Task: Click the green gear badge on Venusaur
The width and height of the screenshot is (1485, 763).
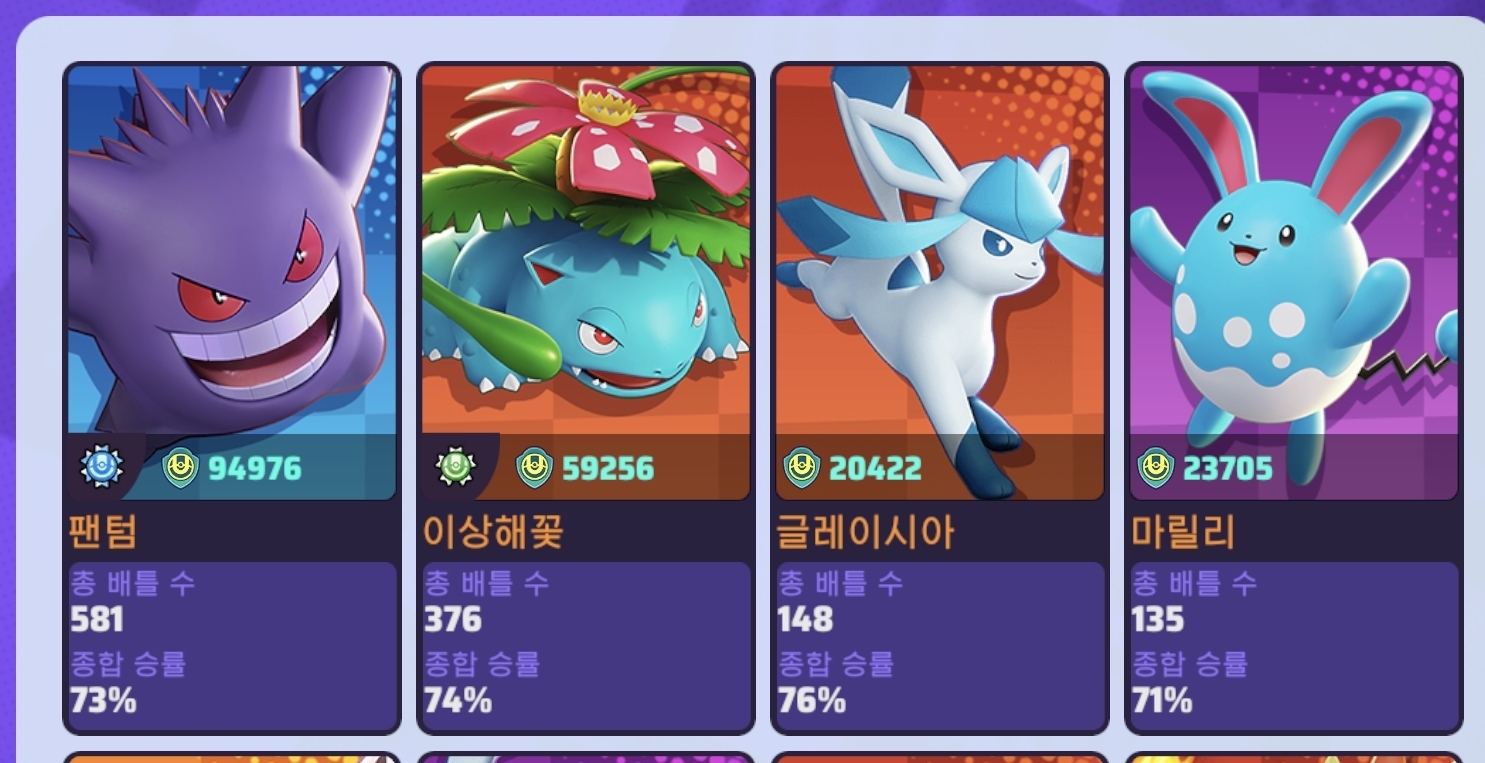Action: (456, 466)
